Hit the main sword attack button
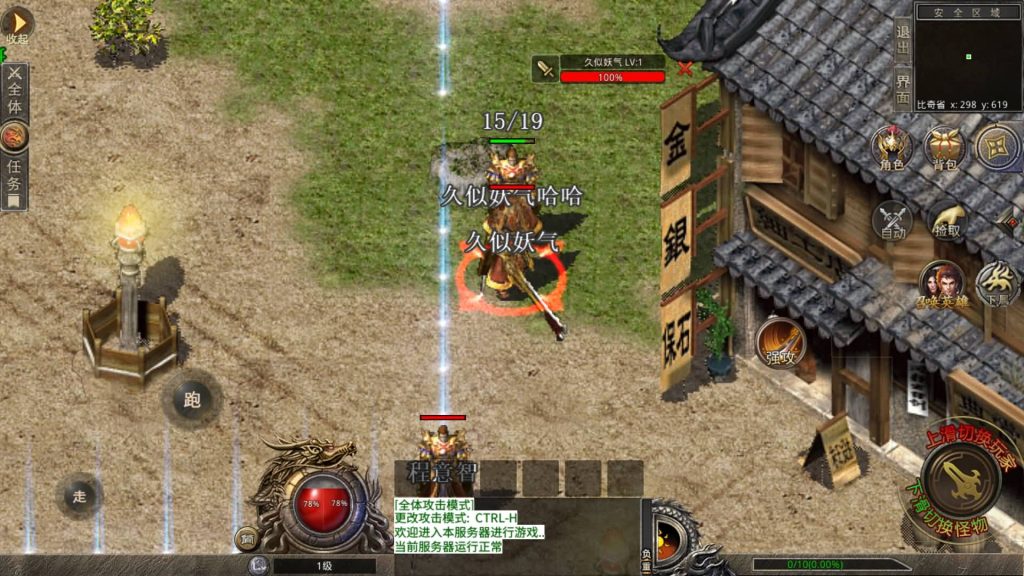 click(x=960, y=480)
